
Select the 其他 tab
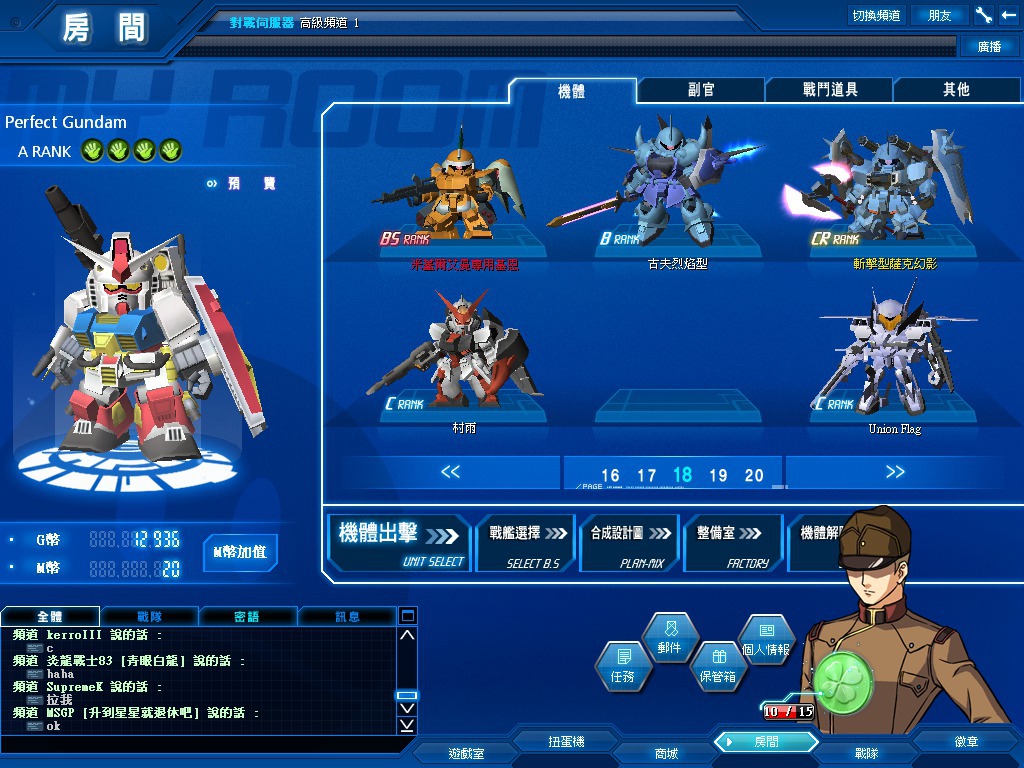(956, 90)
